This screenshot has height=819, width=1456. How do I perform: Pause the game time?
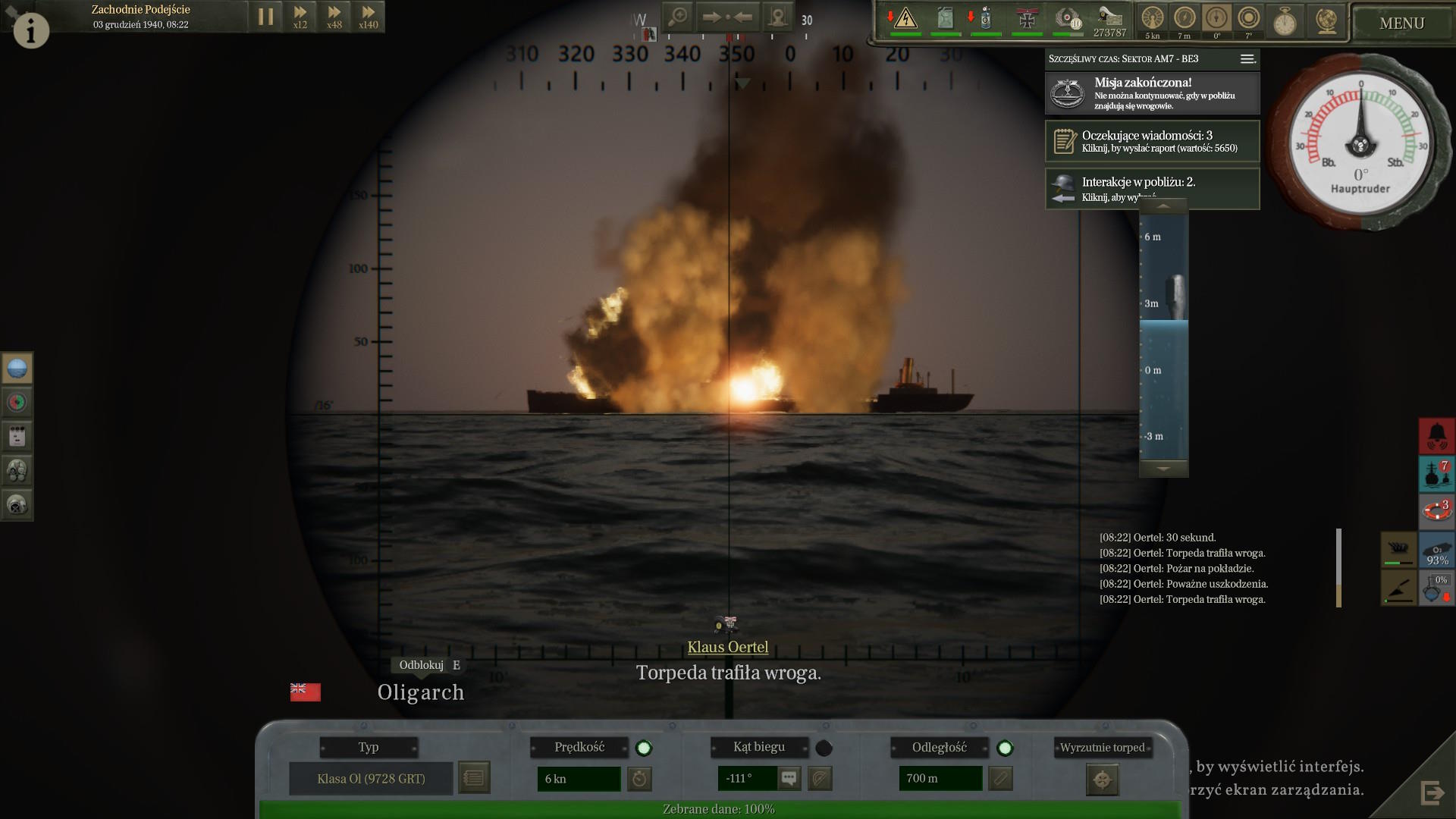coord(265,17)
